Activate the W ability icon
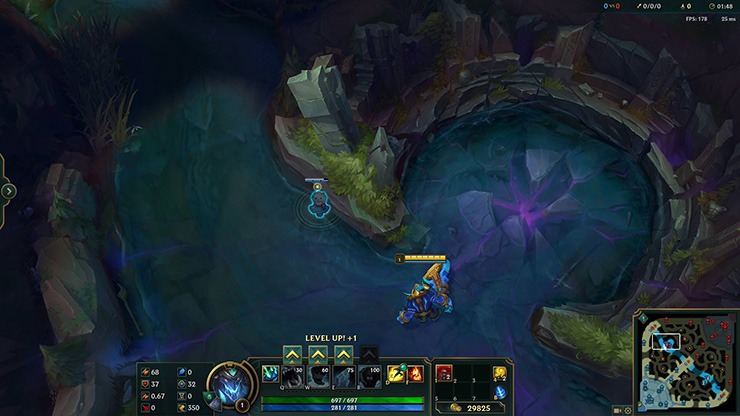 [x=318, y=374]
